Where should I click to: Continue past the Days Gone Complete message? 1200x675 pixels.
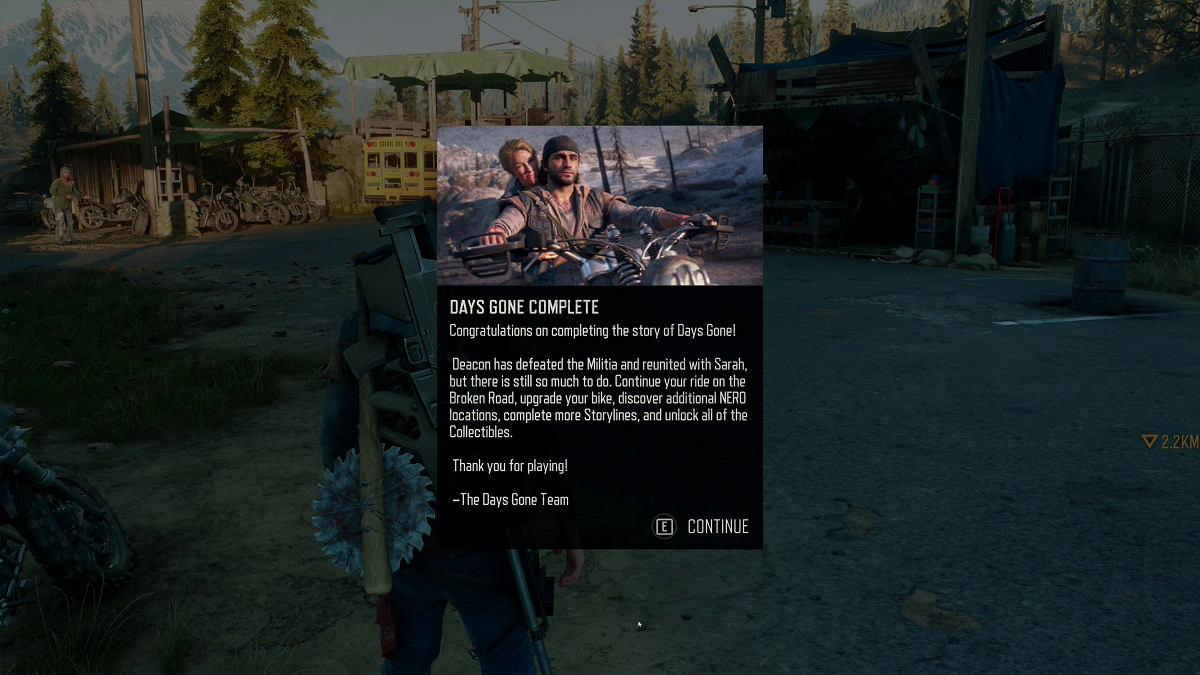coord(702,527)
